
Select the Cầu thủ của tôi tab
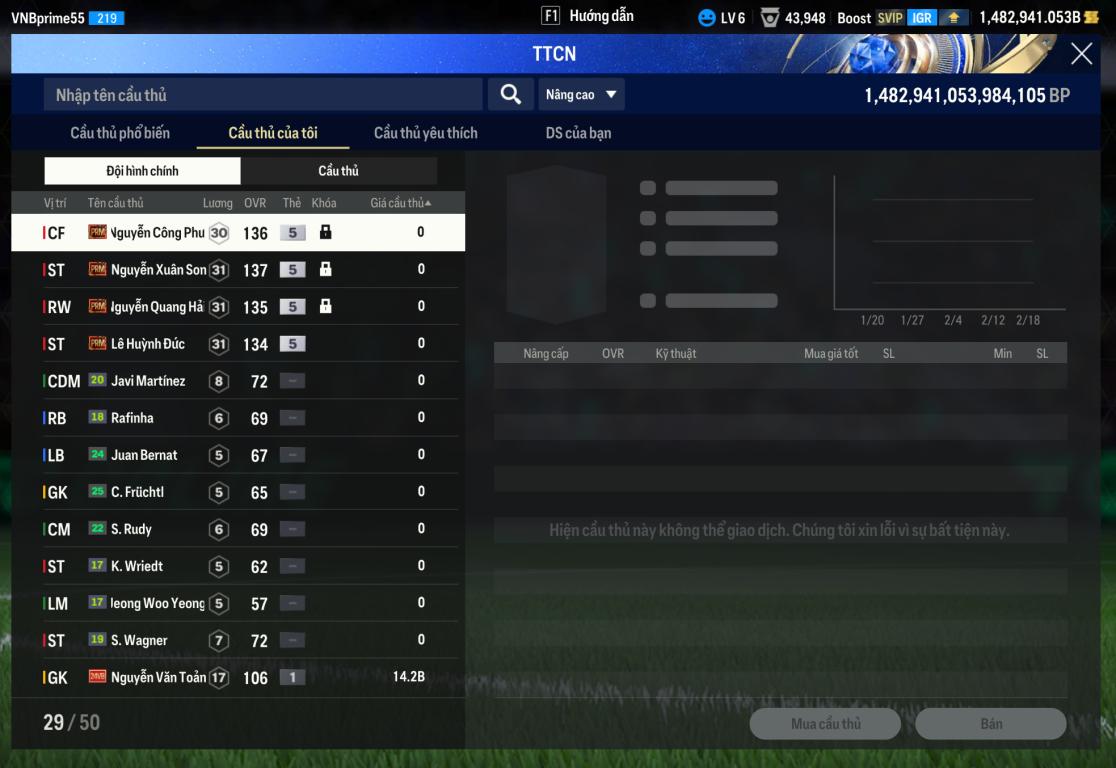pyautogui.click(x=273, y=133)
